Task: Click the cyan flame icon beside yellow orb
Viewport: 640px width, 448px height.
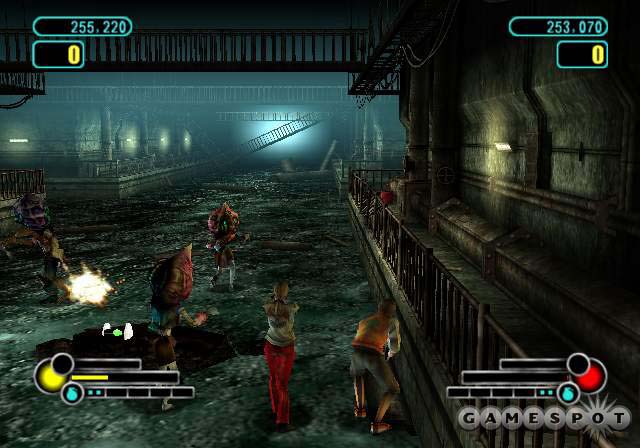Action: tap(72, 394)
